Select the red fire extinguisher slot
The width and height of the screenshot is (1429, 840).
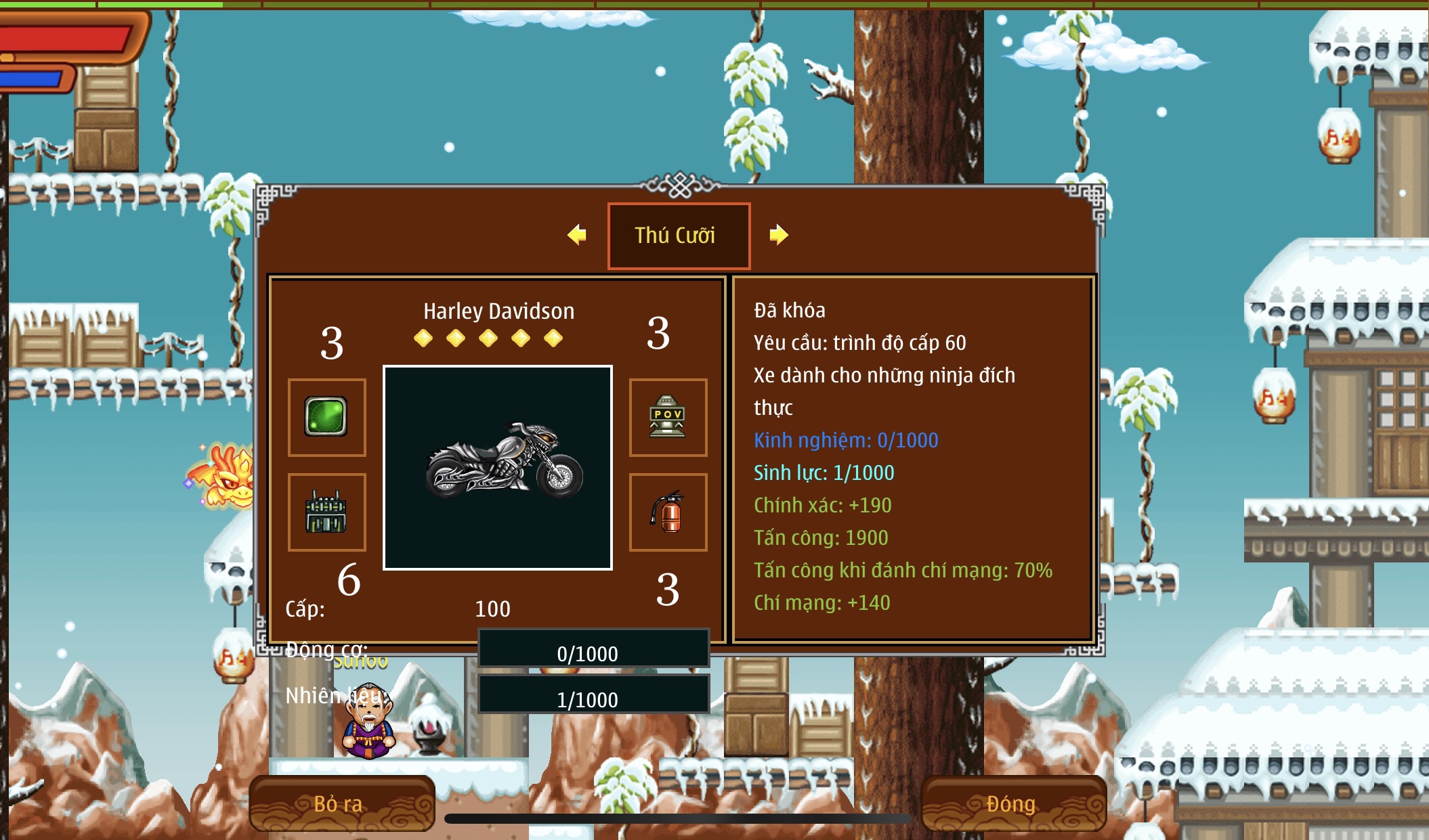(x=668, y=512)
